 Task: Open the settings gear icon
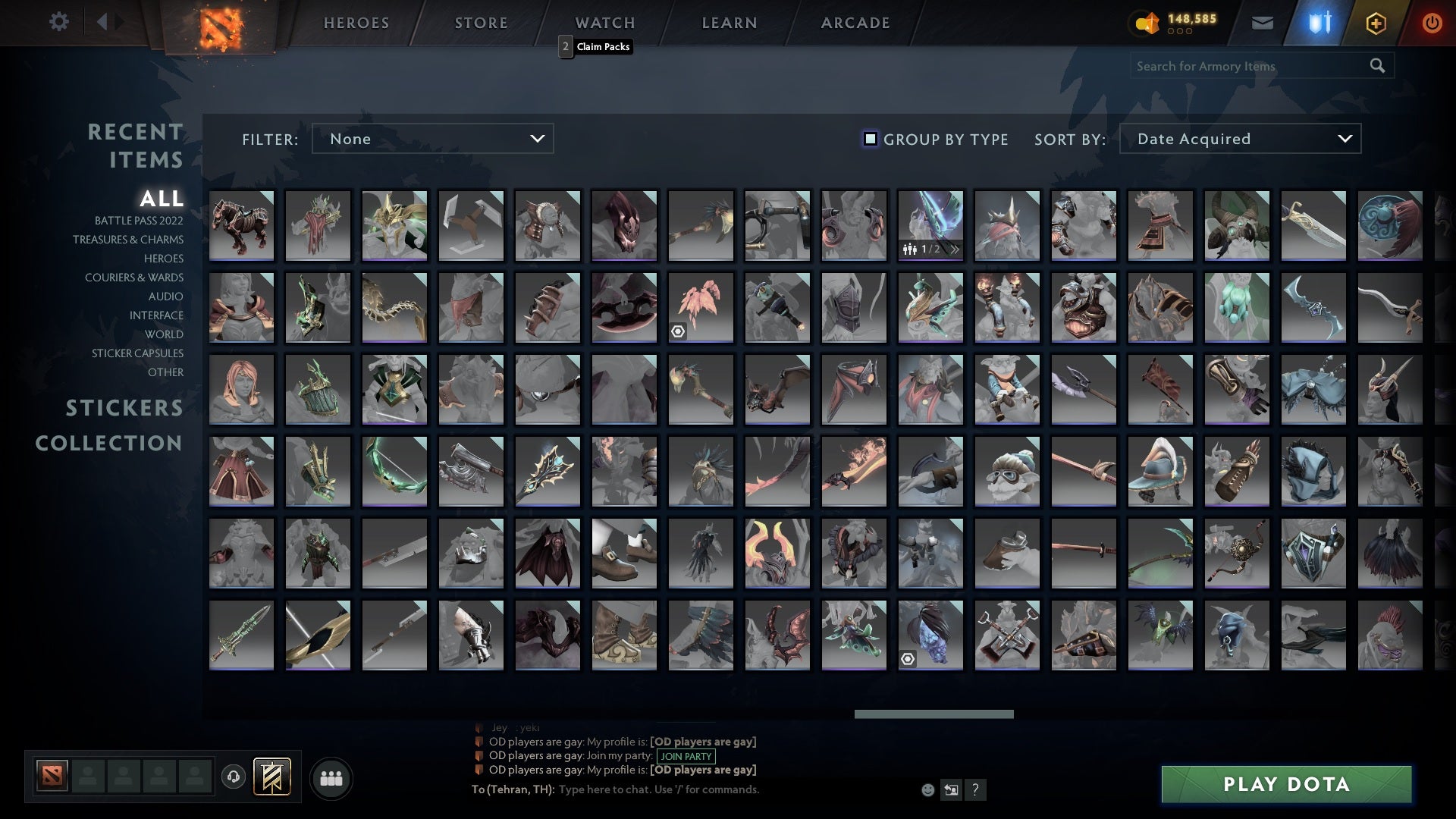click(x=59, y=22)
